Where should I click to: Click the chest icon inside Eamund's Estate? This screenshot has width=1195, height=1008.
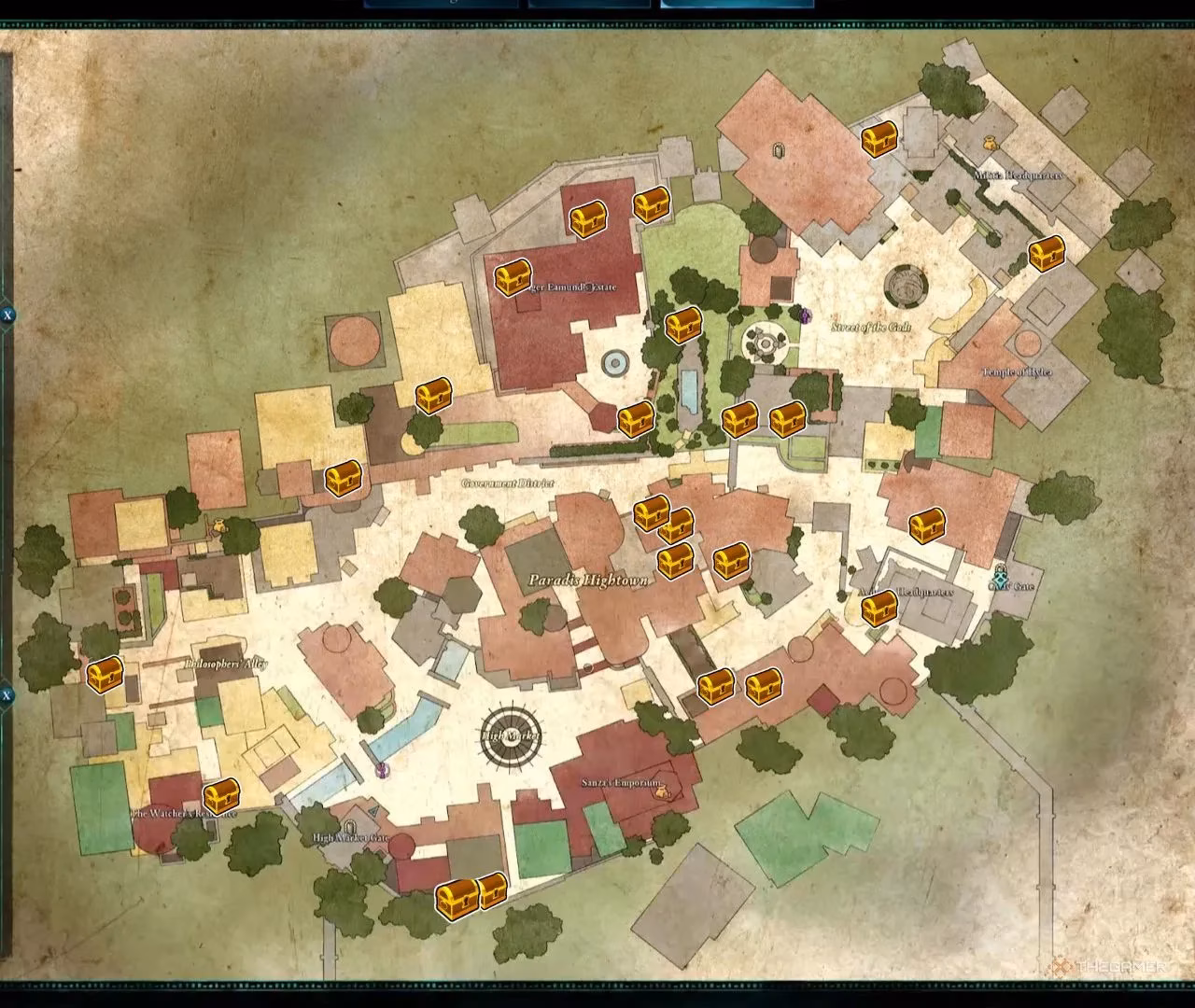511,278
